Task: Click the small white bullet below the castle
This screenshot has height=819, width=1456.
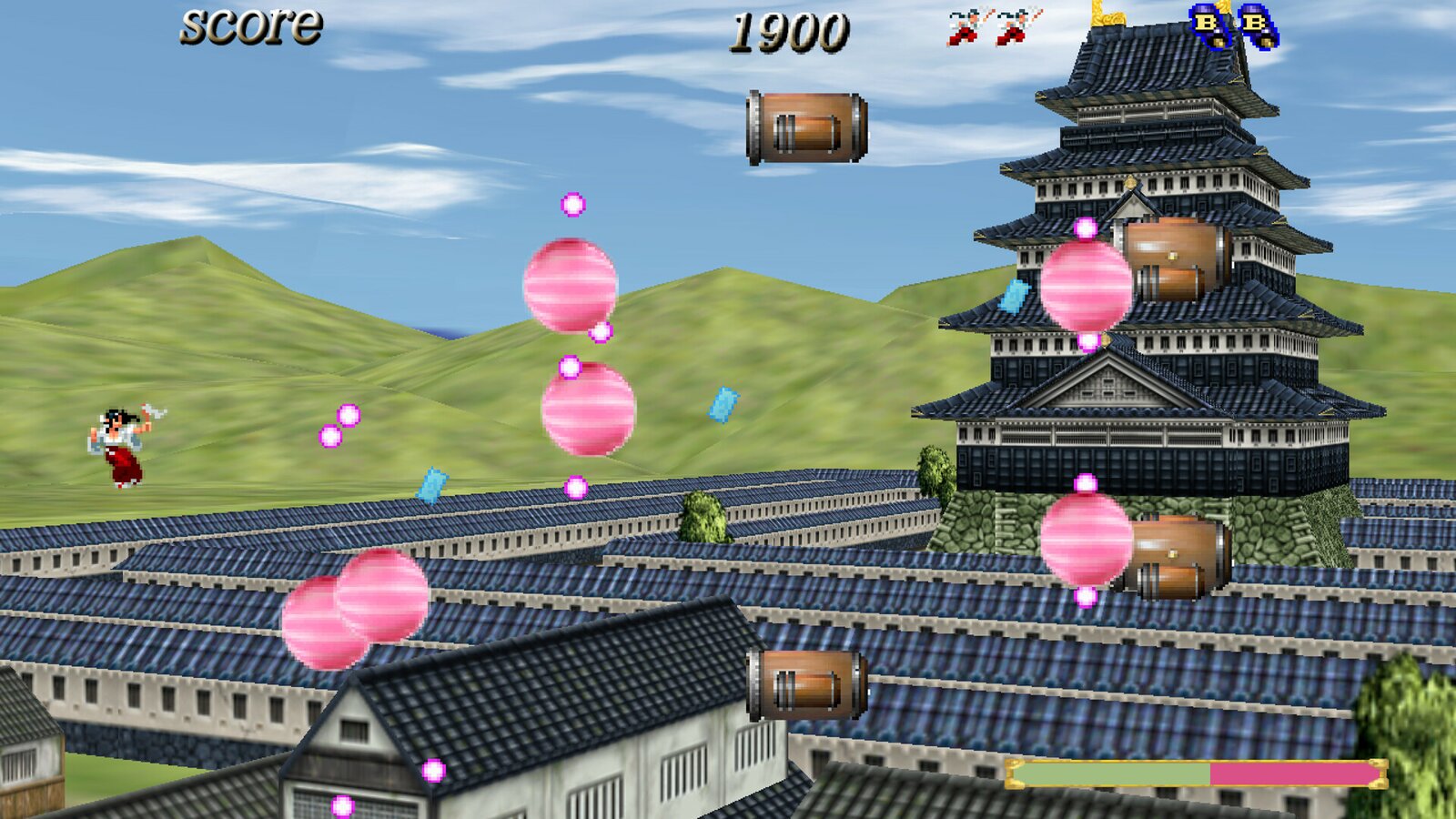Action: coord(1083,482)
